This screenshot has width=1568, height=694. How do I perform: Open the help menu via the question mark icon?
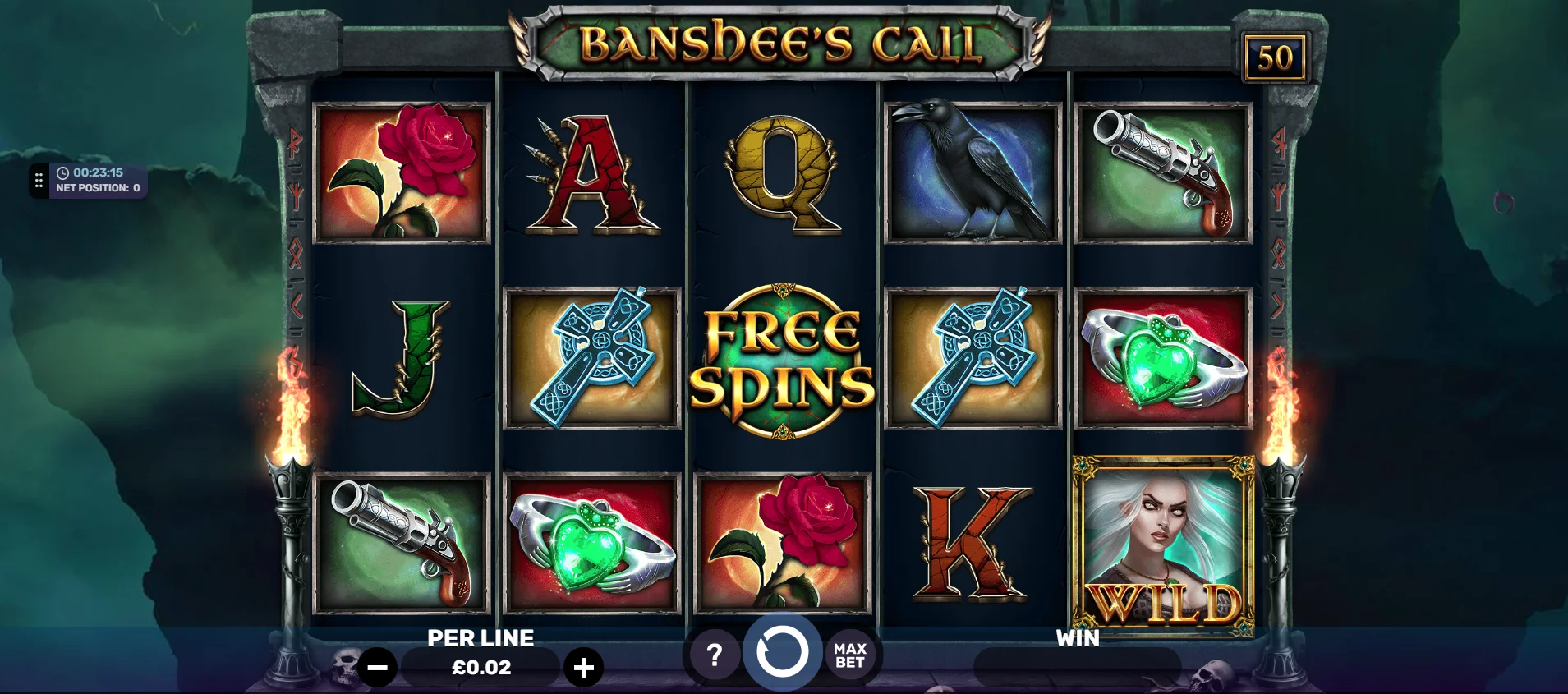point(714,655)
